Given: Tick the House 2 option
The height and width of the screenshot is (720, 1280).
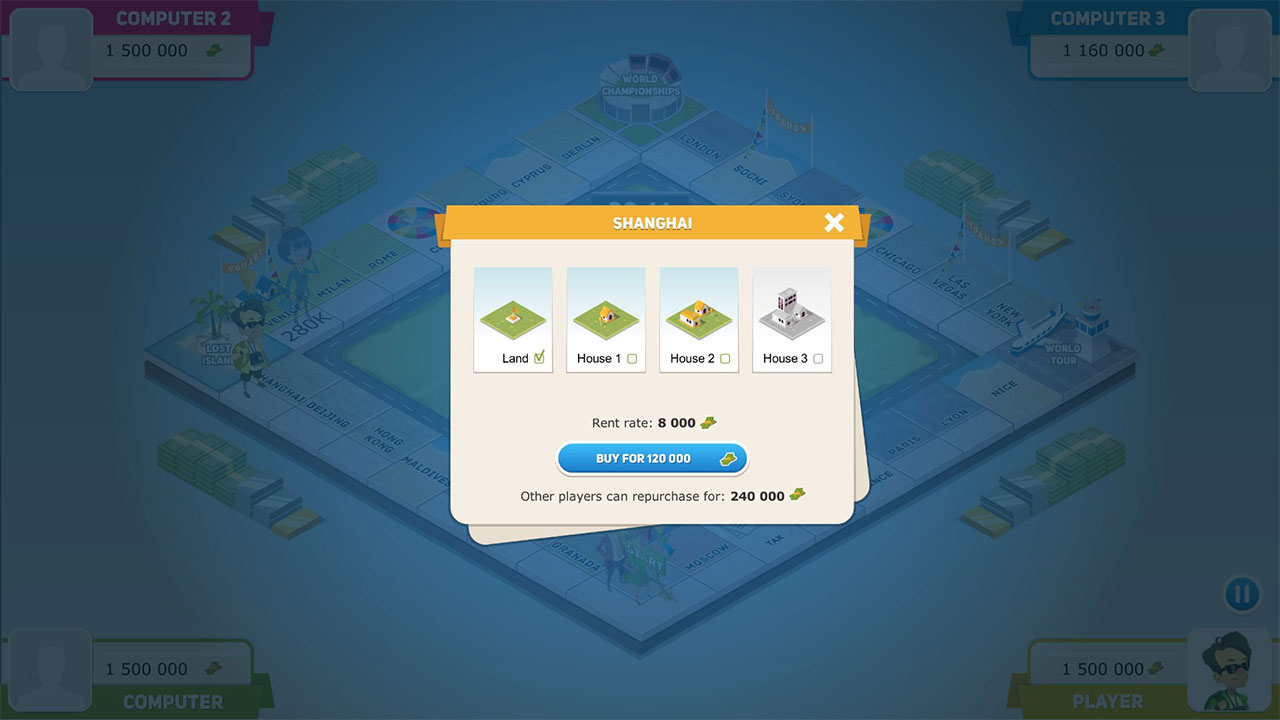Looking at the screenshot, I should point(725,359).
